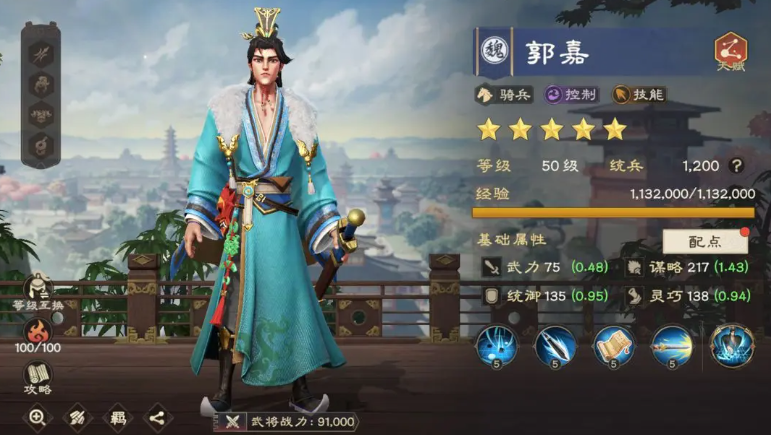Image resolution: width=771 pixels, height=435 pixels.
Task: Tap the flame icon showing 100/100
Action: (x=38, y=335)
